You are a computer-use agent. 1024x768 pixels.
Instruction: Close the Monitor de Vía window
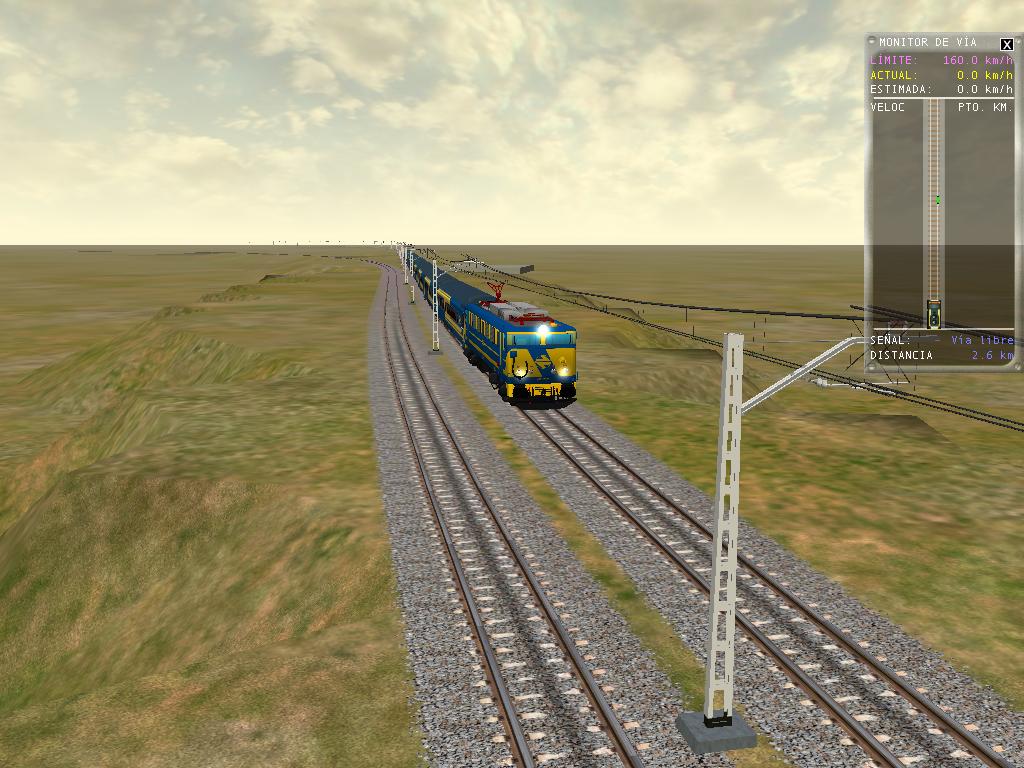point(1006,44)
